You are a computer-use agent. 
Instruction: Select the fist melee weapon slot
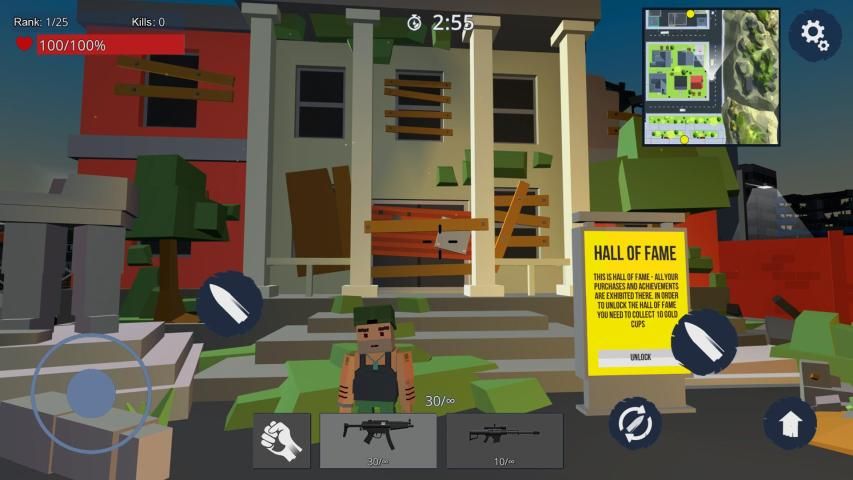click(x=281, y=440)
